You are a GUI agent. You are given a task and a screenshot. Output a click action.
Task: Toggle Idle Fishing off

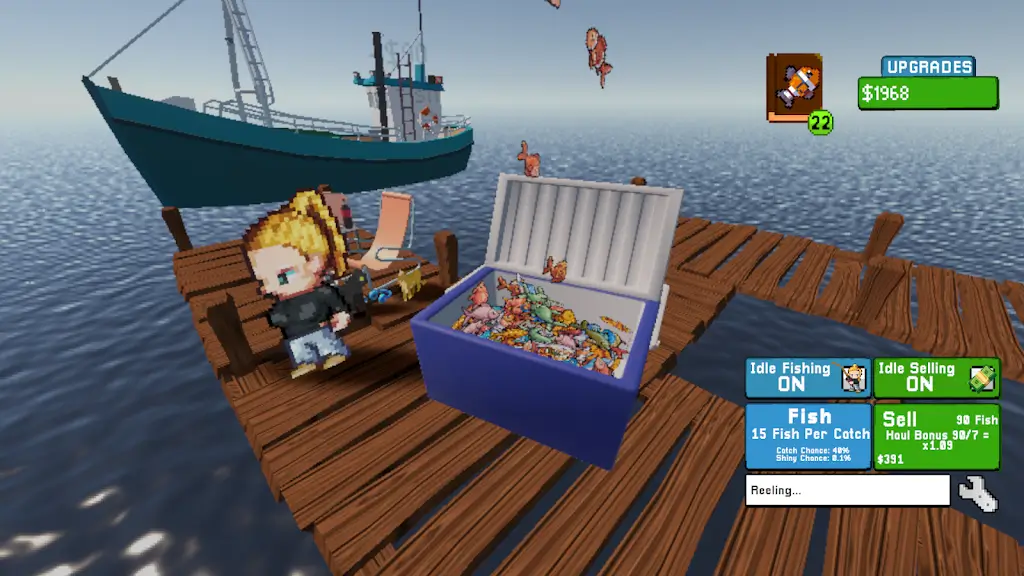[x=808, y=377]
